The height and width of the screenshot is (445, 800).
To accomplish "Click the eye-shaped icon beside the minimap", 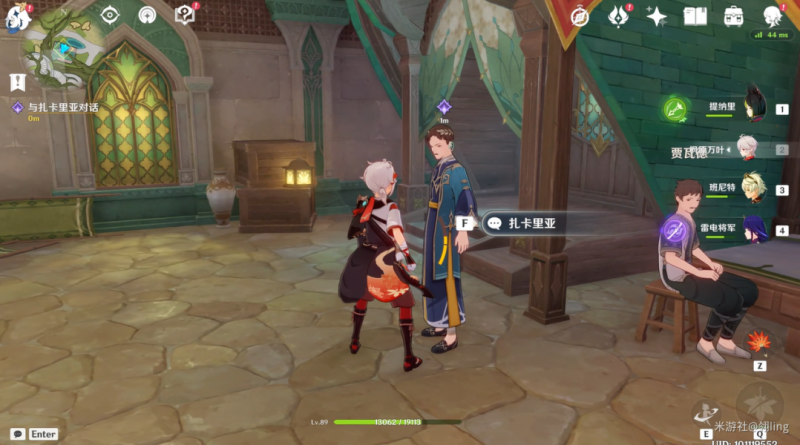I will click(110, 15).
